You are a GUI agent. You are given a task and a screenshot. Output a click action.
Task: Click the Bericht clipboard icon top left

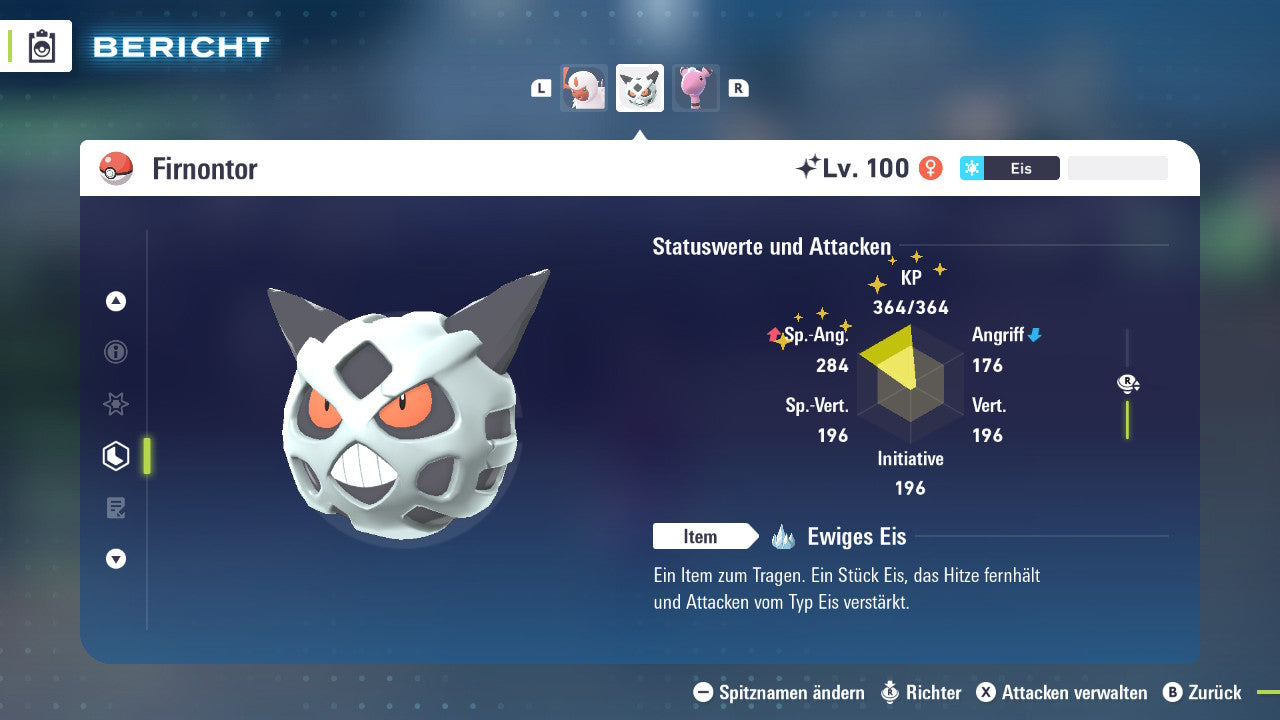pos(41,46)
